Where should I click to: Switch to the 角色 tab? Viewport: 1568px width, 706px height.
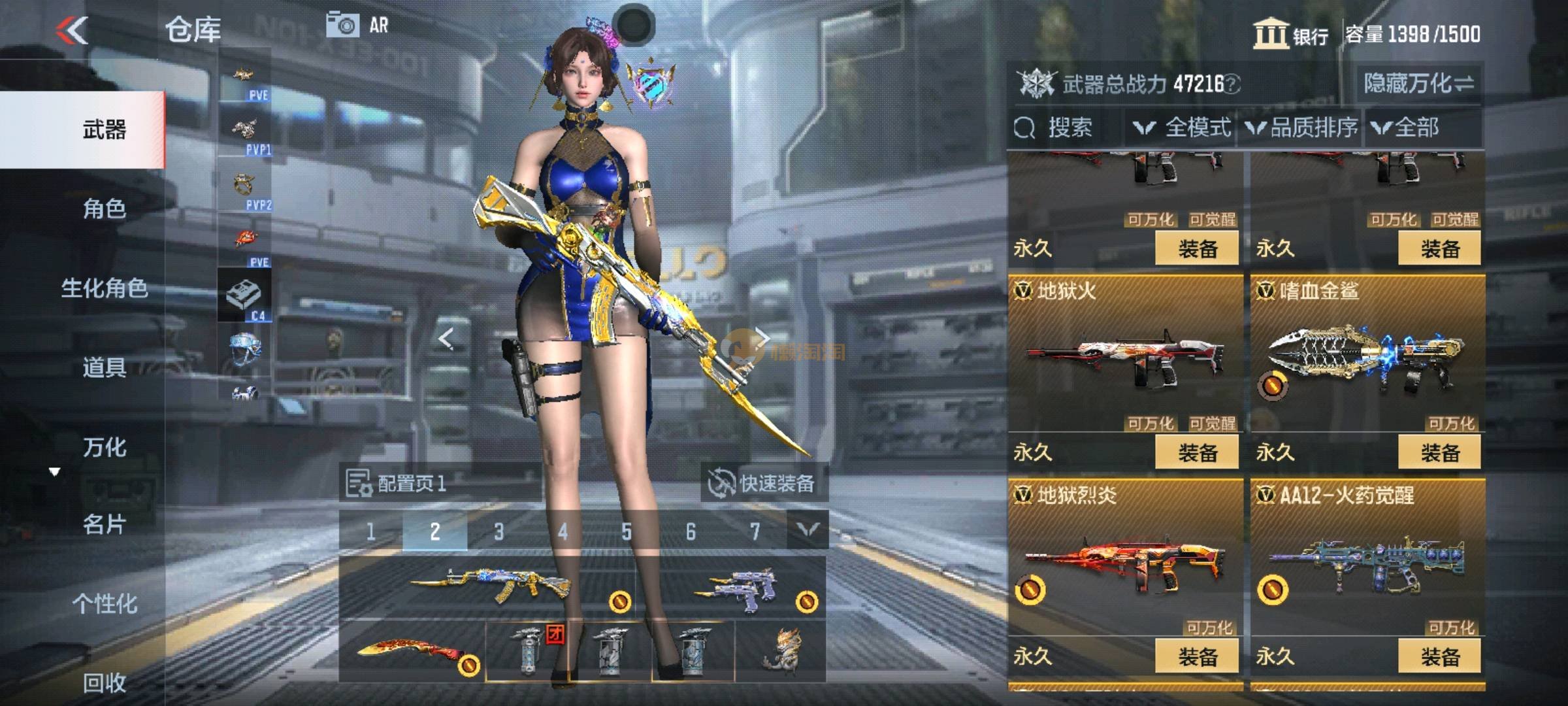pyautogui.click(x=105, y=209)
